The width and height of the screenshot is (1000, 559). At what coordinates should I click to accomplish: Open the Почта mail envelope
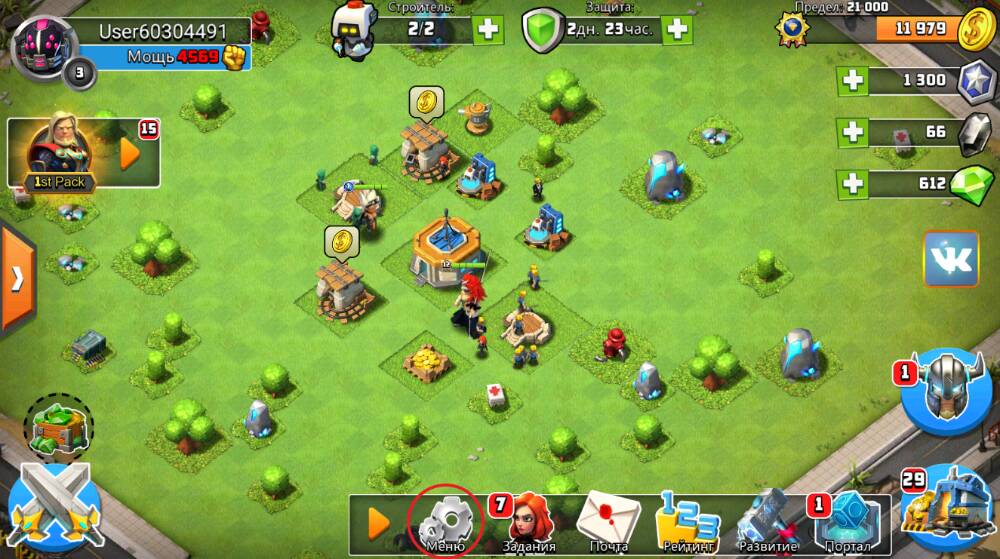(x=608, y=520)
